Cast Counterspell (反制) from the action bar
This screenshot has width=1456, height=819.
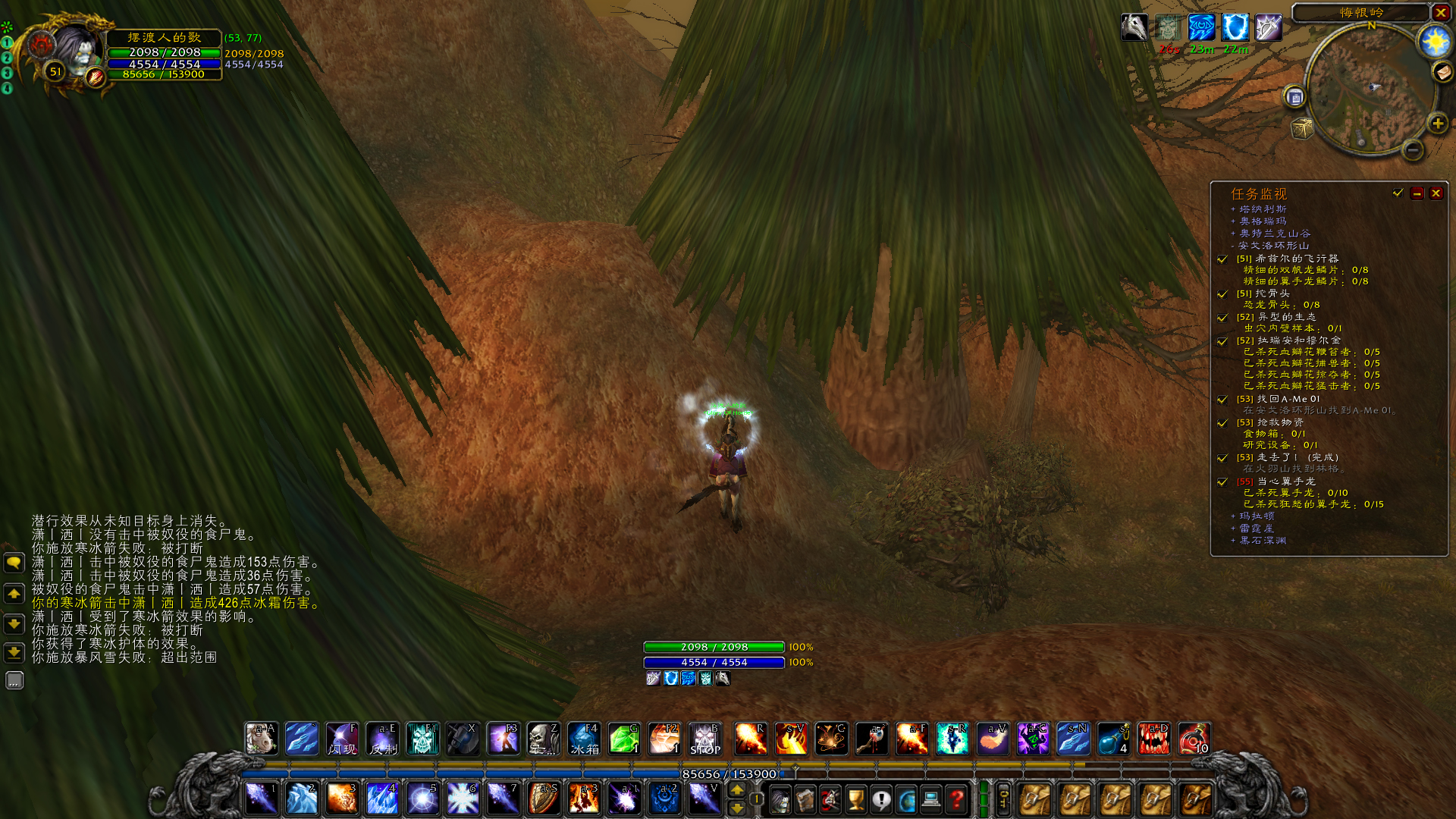(382, 739)
